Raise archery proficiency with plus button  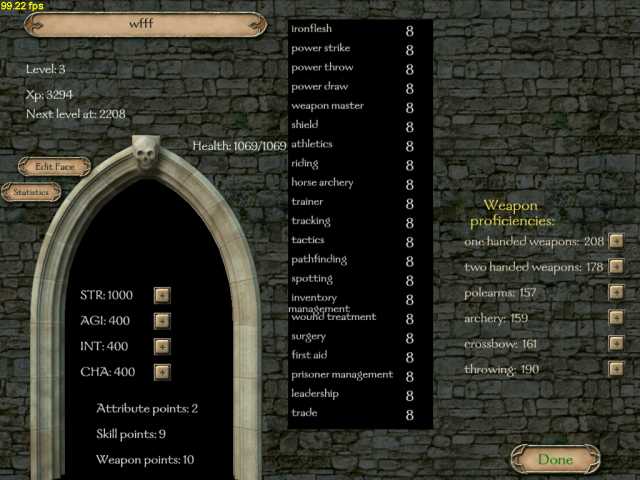(x=616, y=318)
